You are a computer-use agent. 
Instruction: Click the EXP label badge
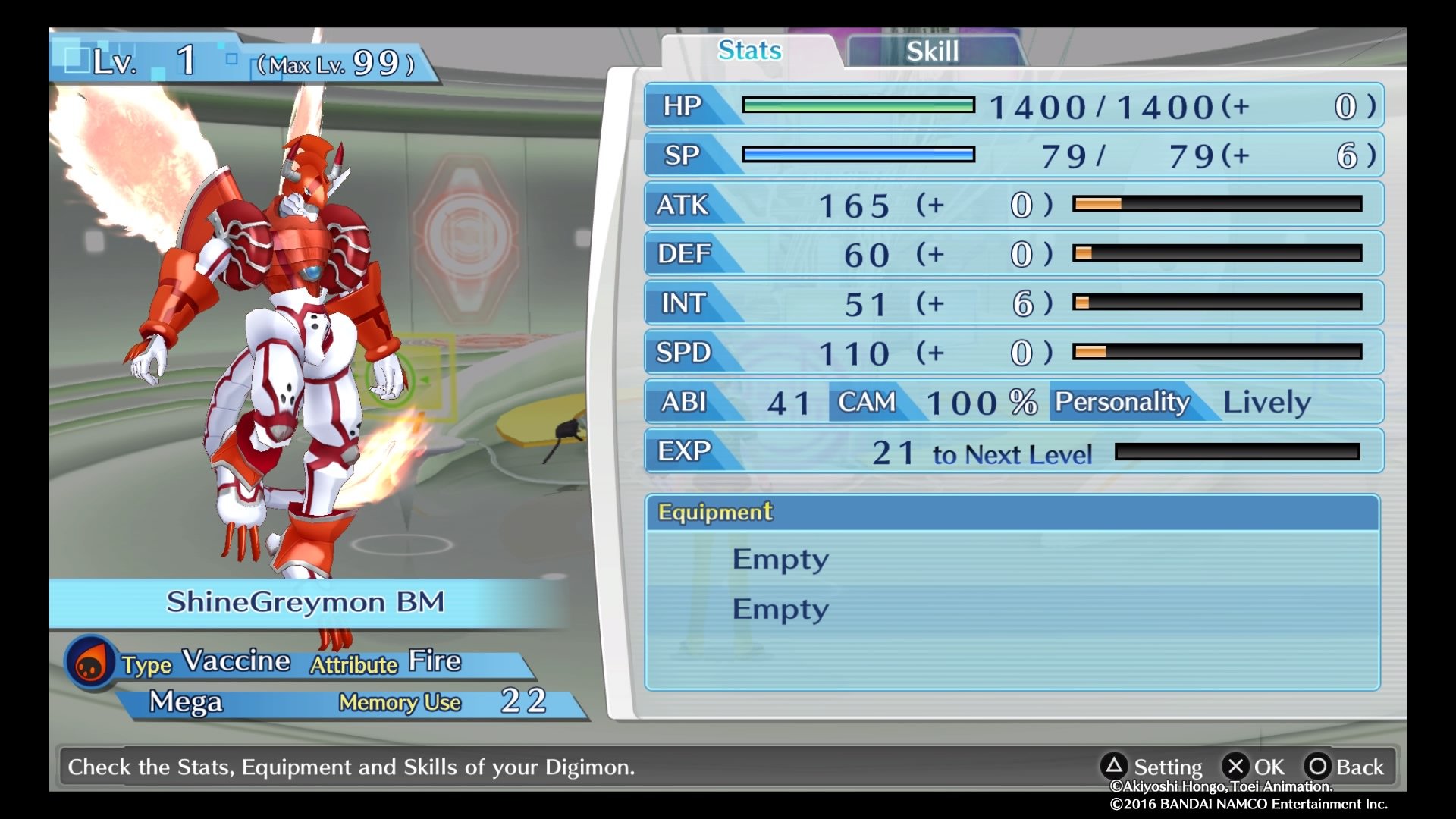click(685, 450)
